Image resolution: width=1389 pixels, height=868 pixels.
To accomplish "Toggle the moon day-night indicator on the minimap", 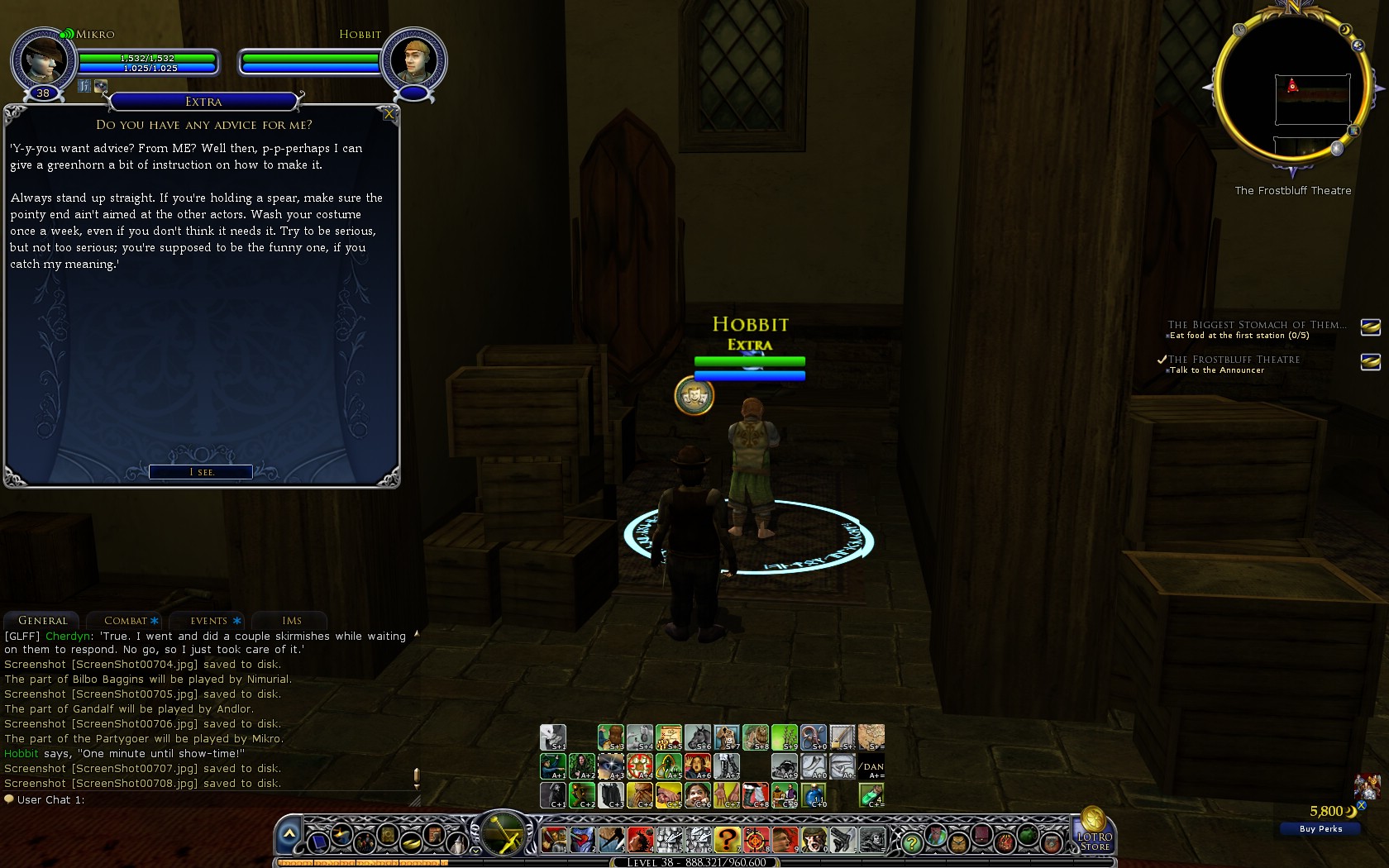I will [1346, 29].
